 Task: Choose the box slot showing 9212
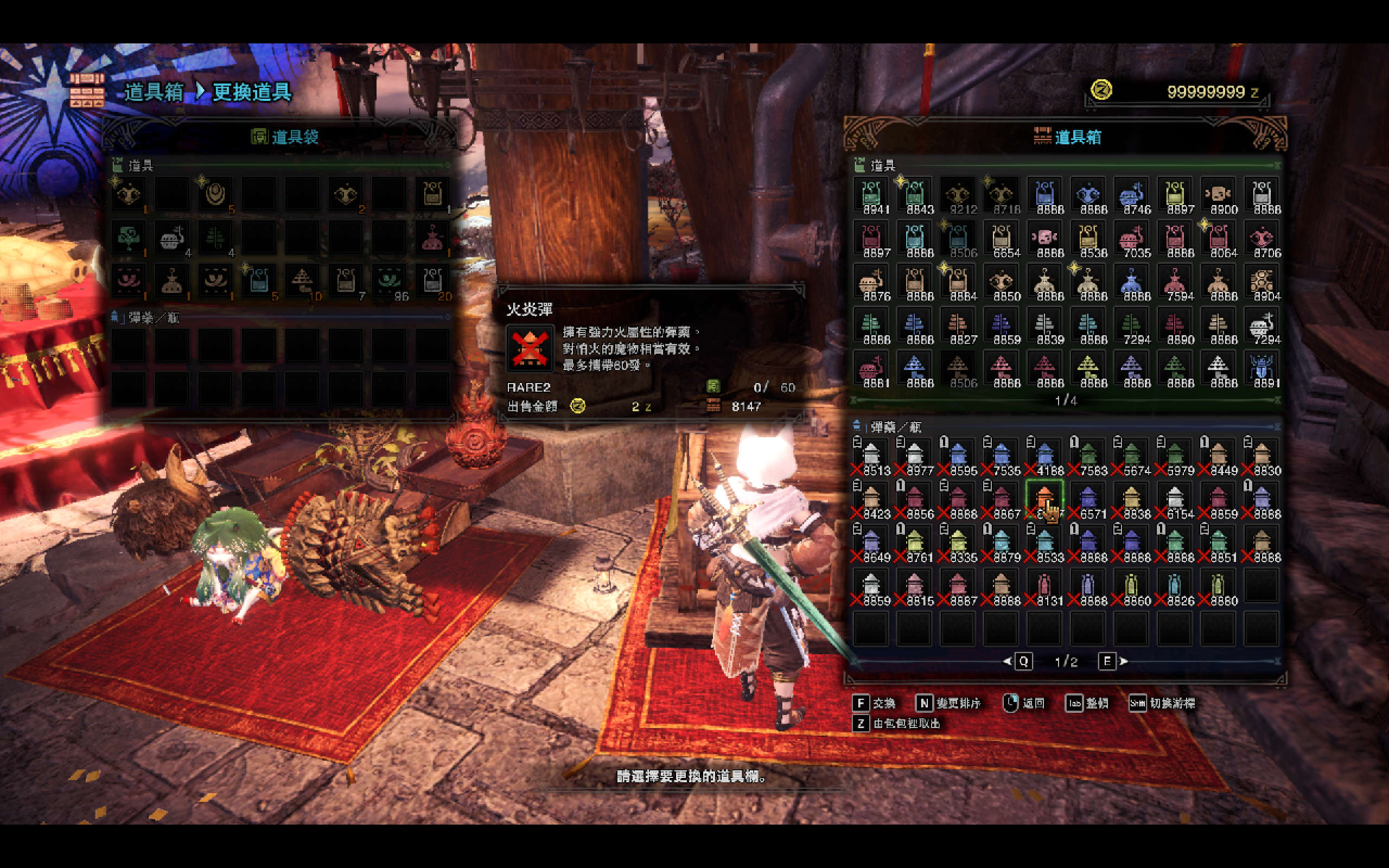point(958,195)
